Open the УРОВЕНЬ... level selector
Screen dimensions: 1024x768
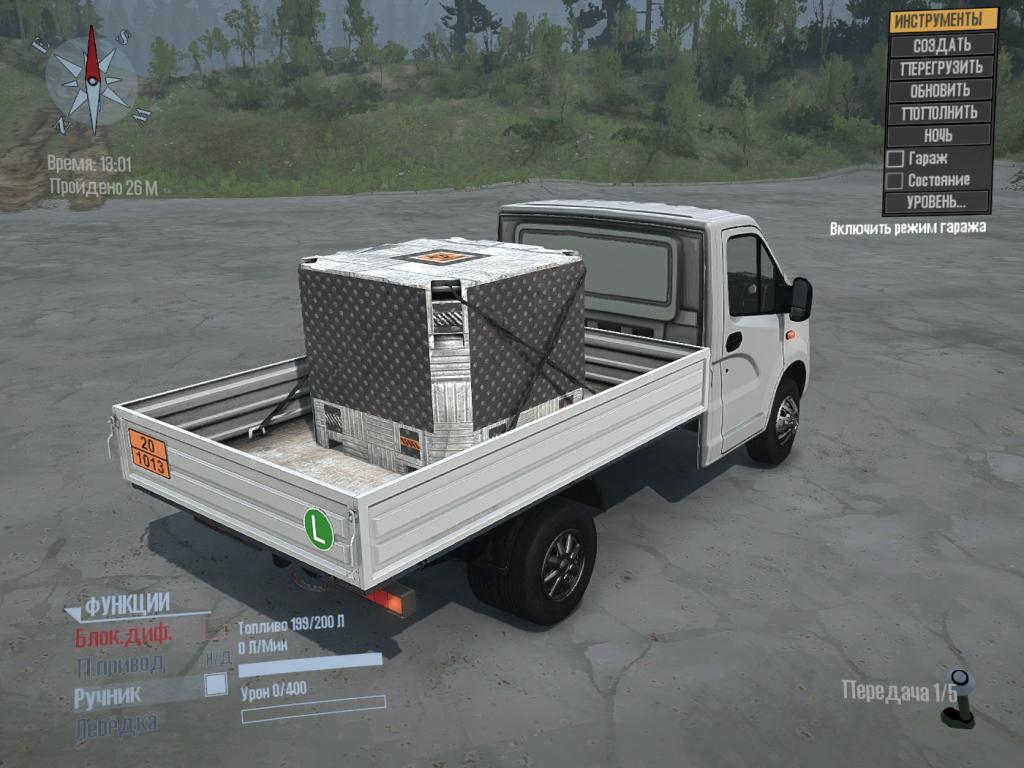pyautogui.click(x=936, y=202)
